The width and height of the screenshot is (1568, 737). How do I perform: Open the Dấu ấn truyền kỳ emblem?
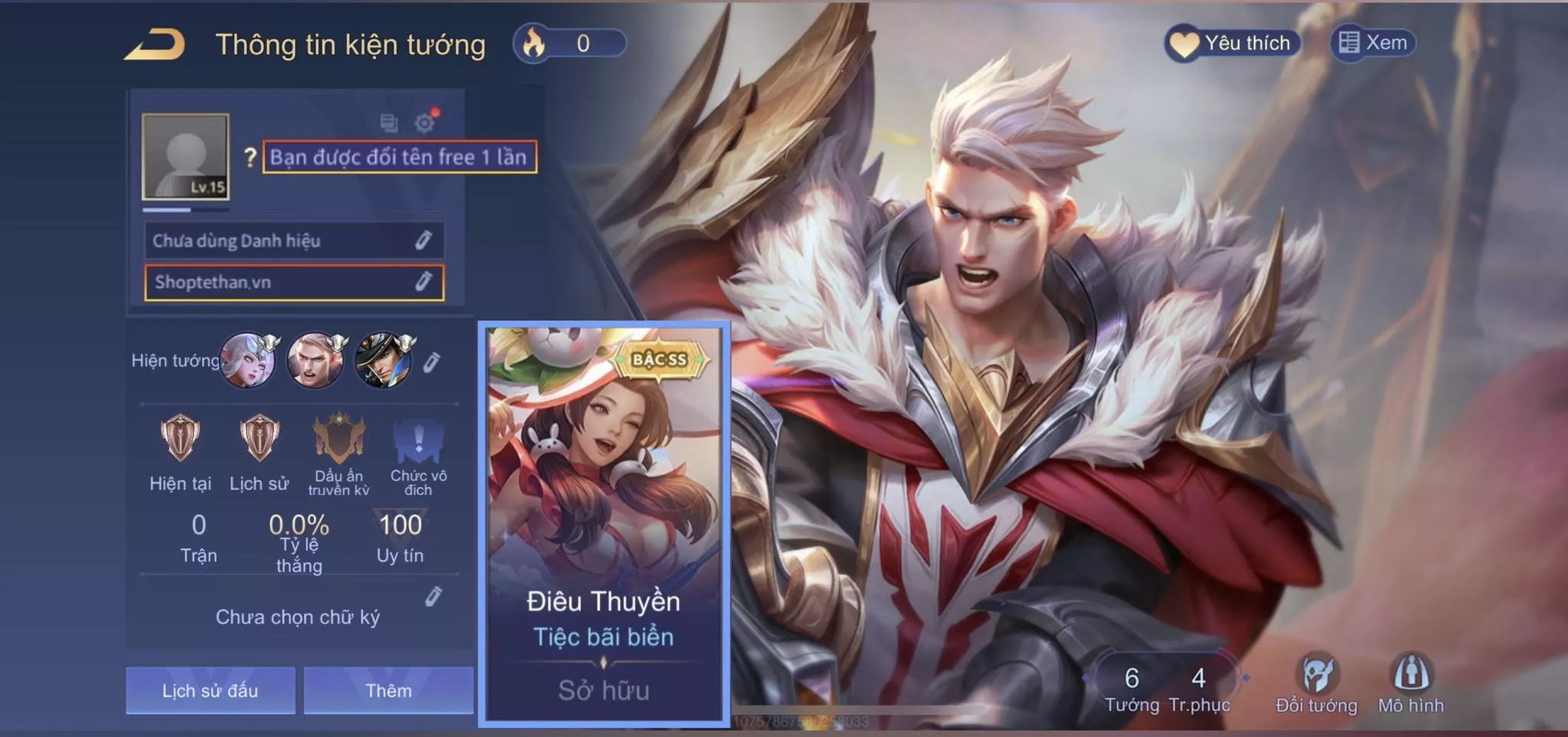click(x=339, y=440)
